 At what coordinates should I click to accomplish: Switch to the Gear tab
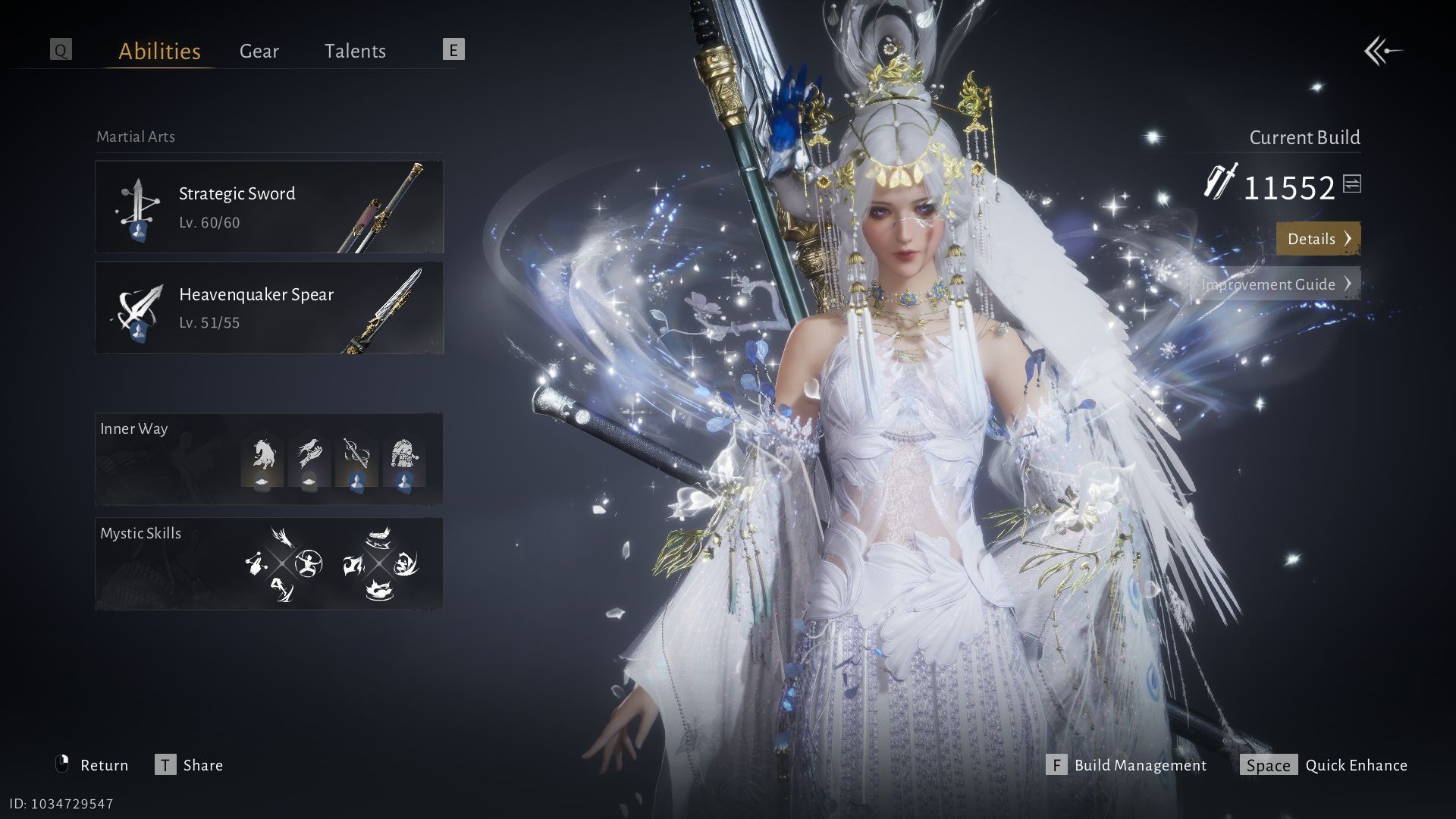tap(259, 51)
